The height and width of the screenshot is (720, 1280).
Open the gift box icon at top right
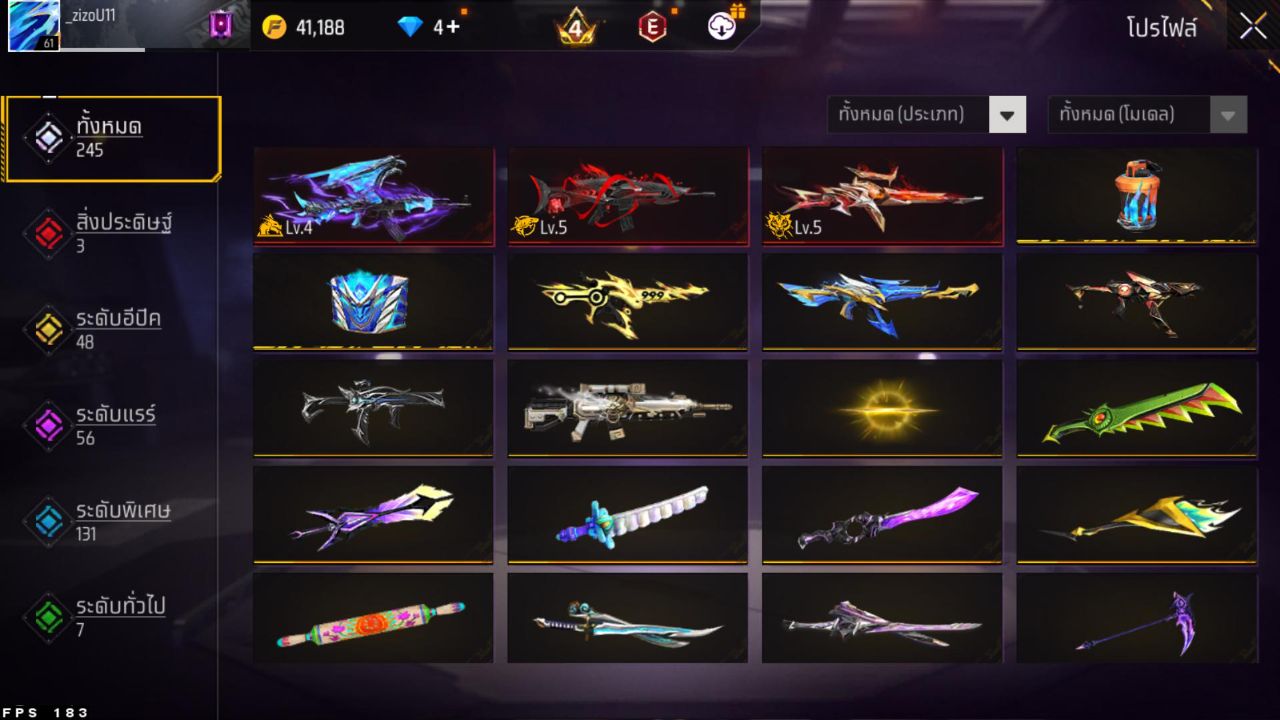point(740,12)
